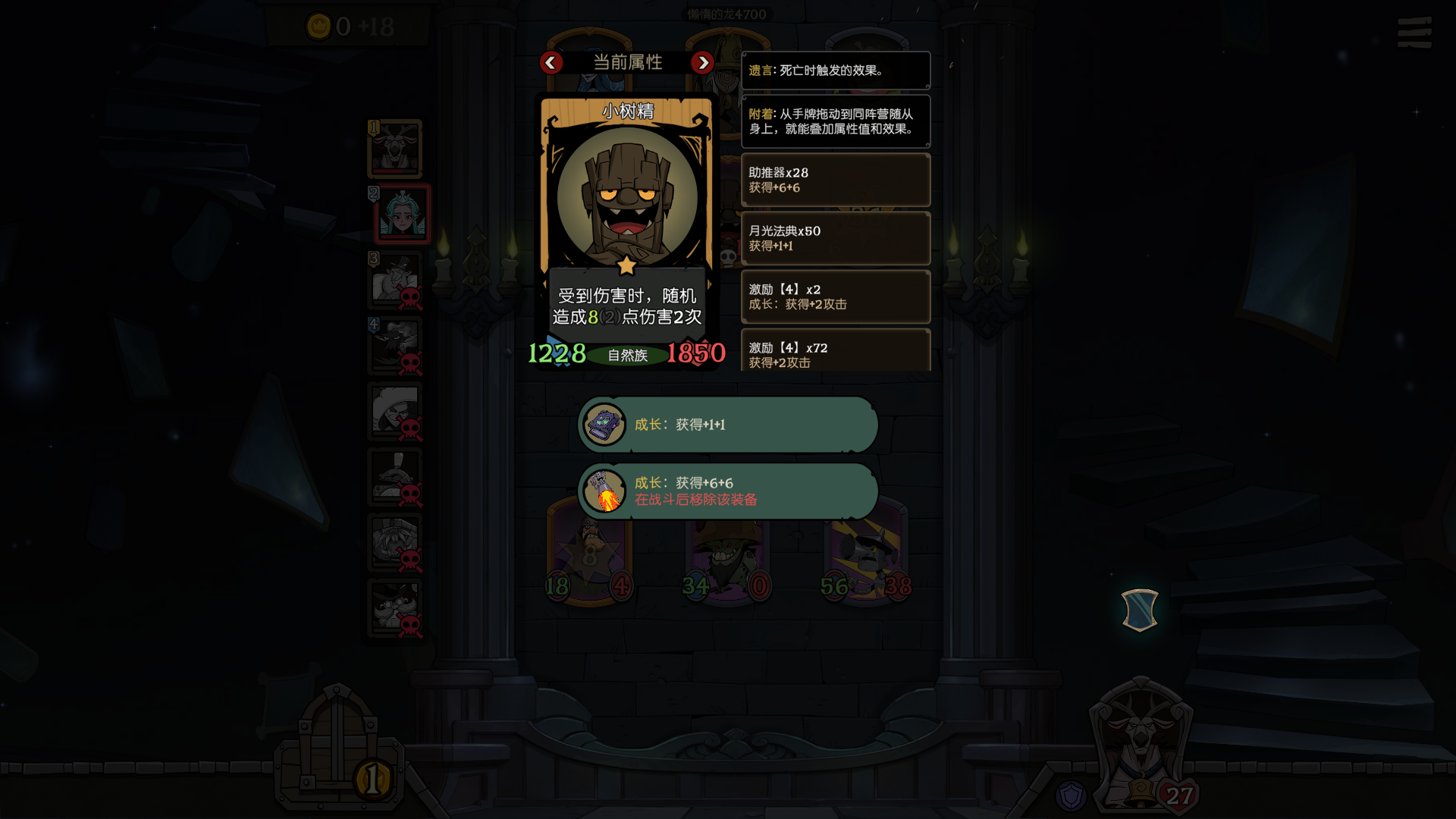The height and width of the screenshot is (819, 1456).
Task: Select the mermaid hero portrait numbered 2
Action: click(x=402, y=214)
